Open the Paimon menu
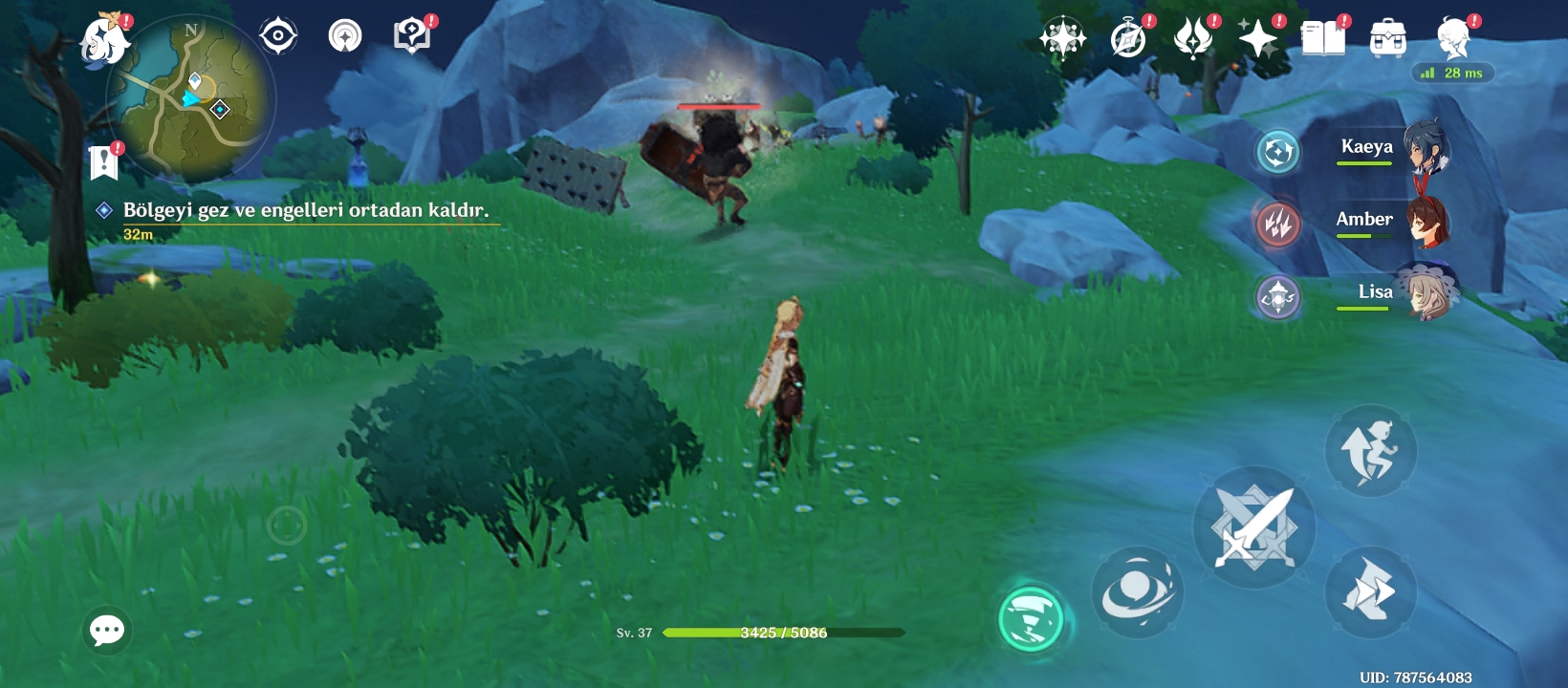 click(105, 40)
